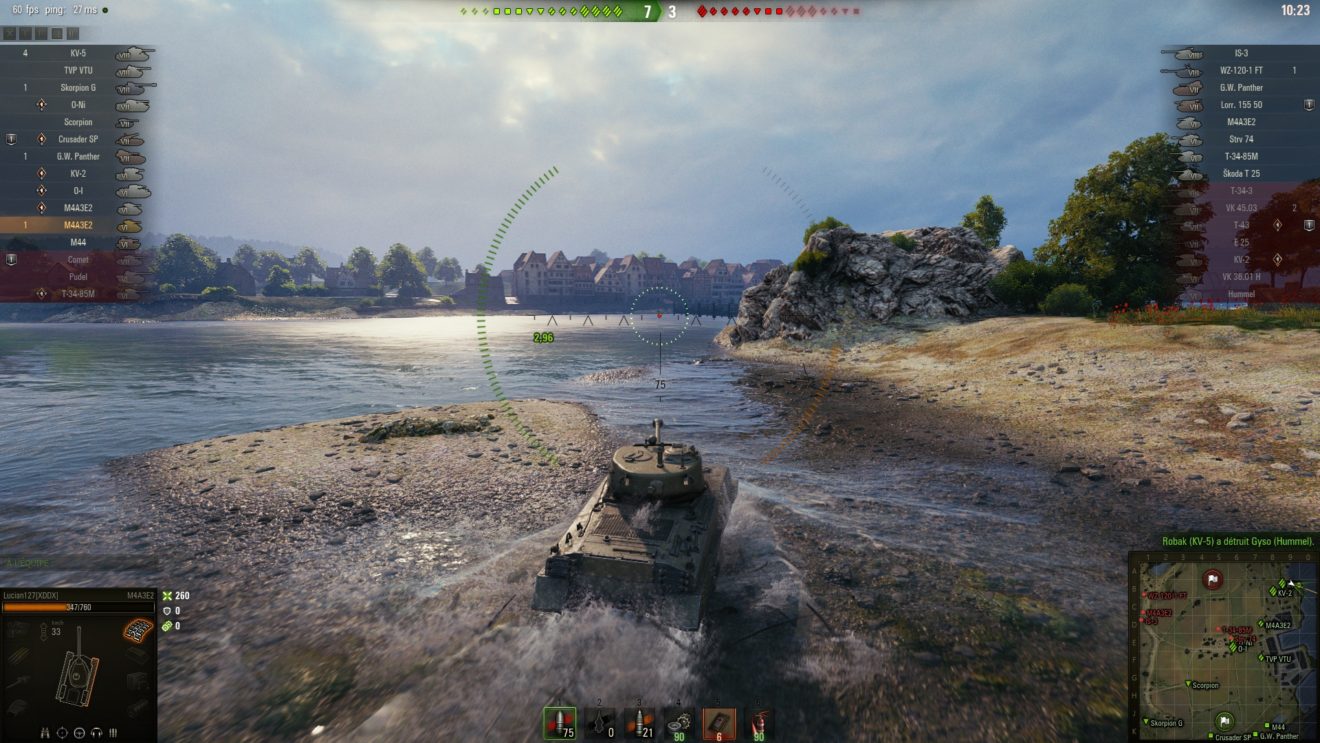Select the KV-5 row in allied team list
The height and width of the screenshot is (743, 1320).
point(78,53)
